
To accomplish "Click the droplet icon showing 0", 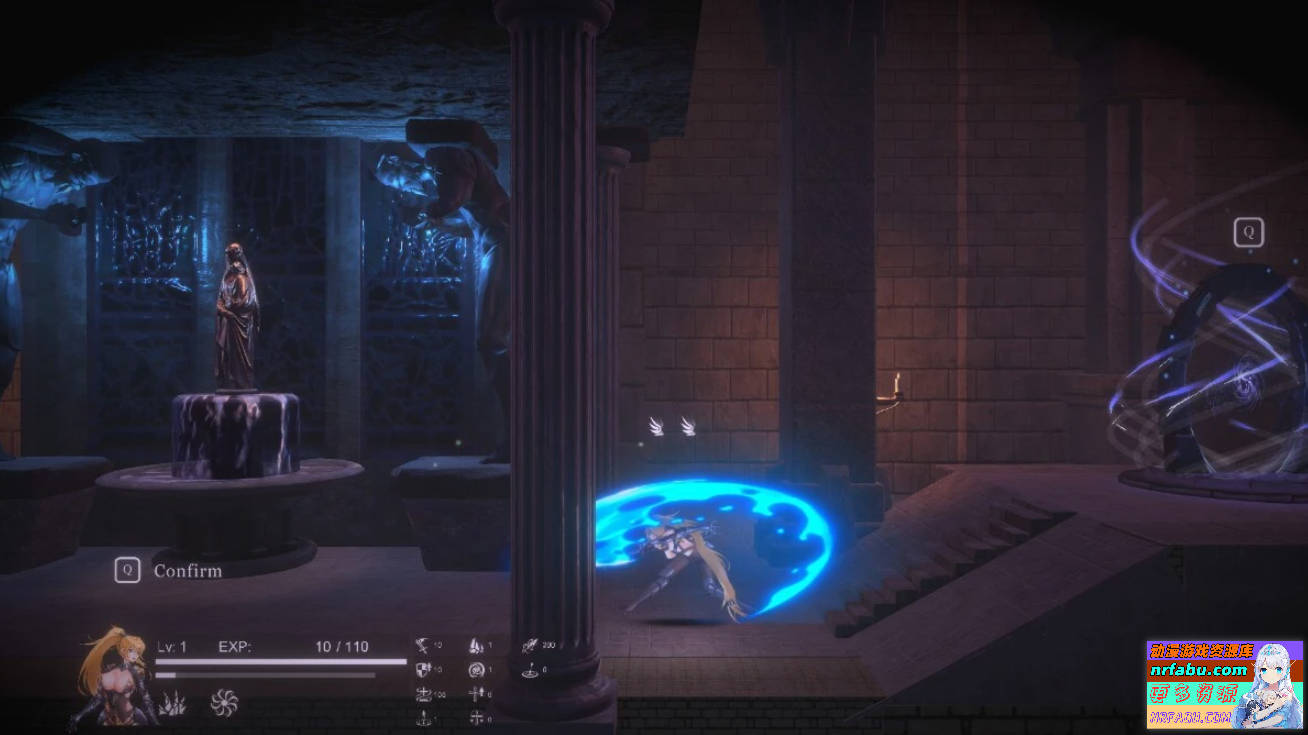I will [x=530, y=671].
